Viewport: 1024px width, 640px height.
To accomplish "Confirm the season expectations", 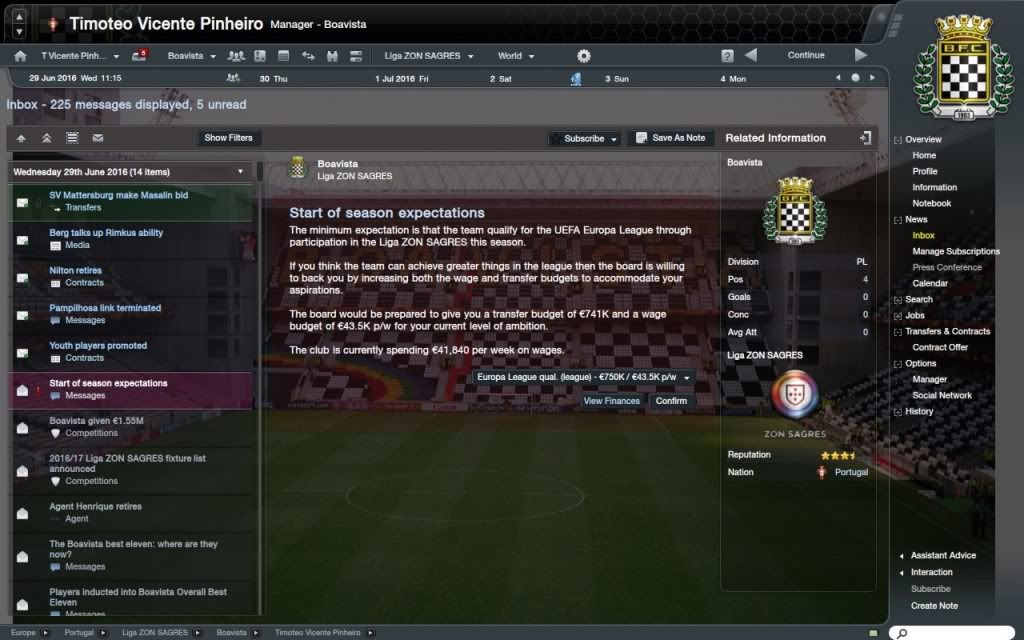I will (x=671, y=401).
